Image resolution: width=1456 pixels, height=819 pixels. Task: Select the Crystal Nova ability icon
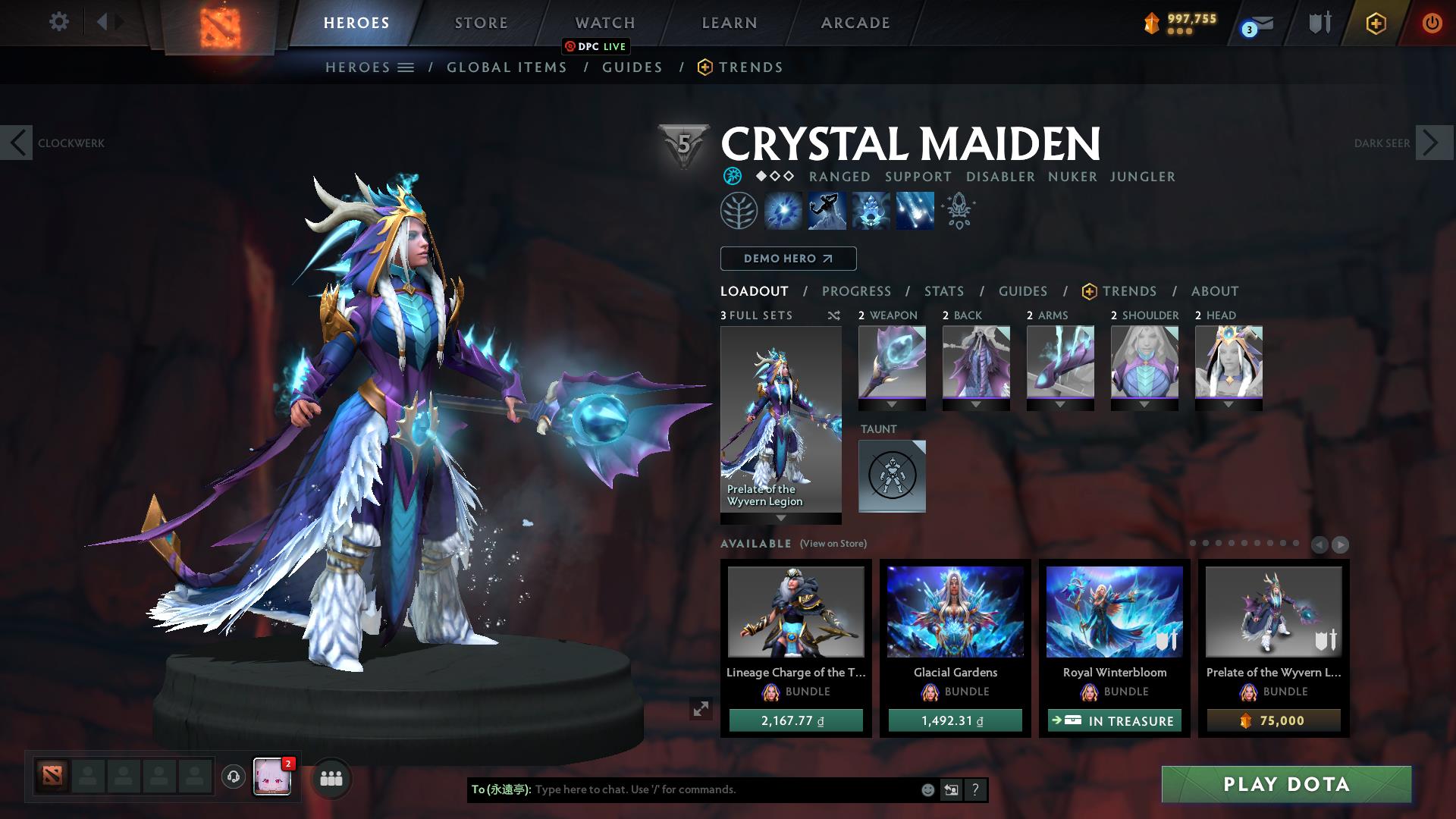(783, 210)
